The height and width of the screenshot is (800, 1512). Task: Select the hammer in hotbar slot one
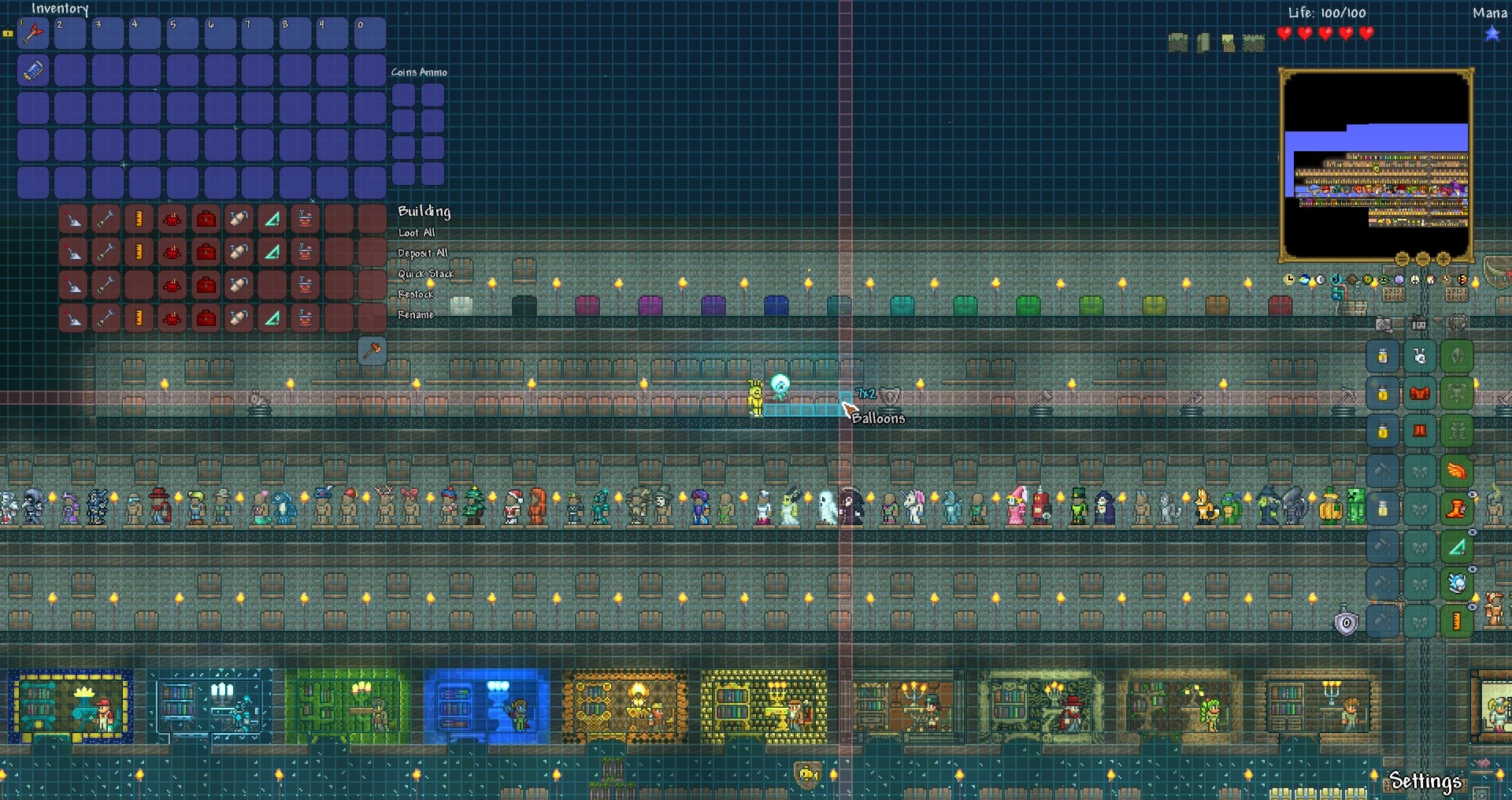pyautogui.click(x=32, y=33)
